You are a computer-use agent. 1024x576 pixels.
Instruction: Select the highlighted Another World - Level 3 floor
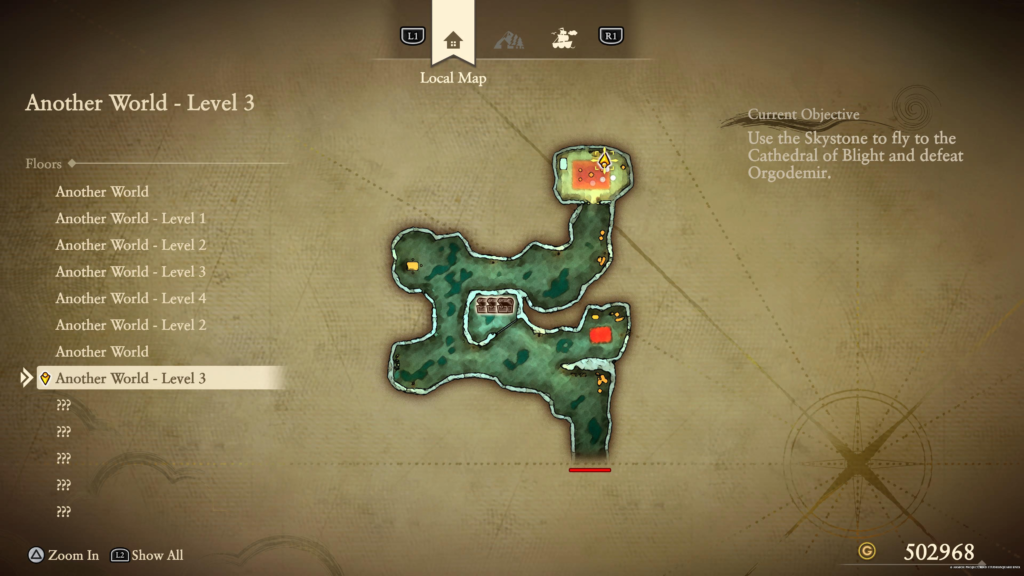click(131, 378)
